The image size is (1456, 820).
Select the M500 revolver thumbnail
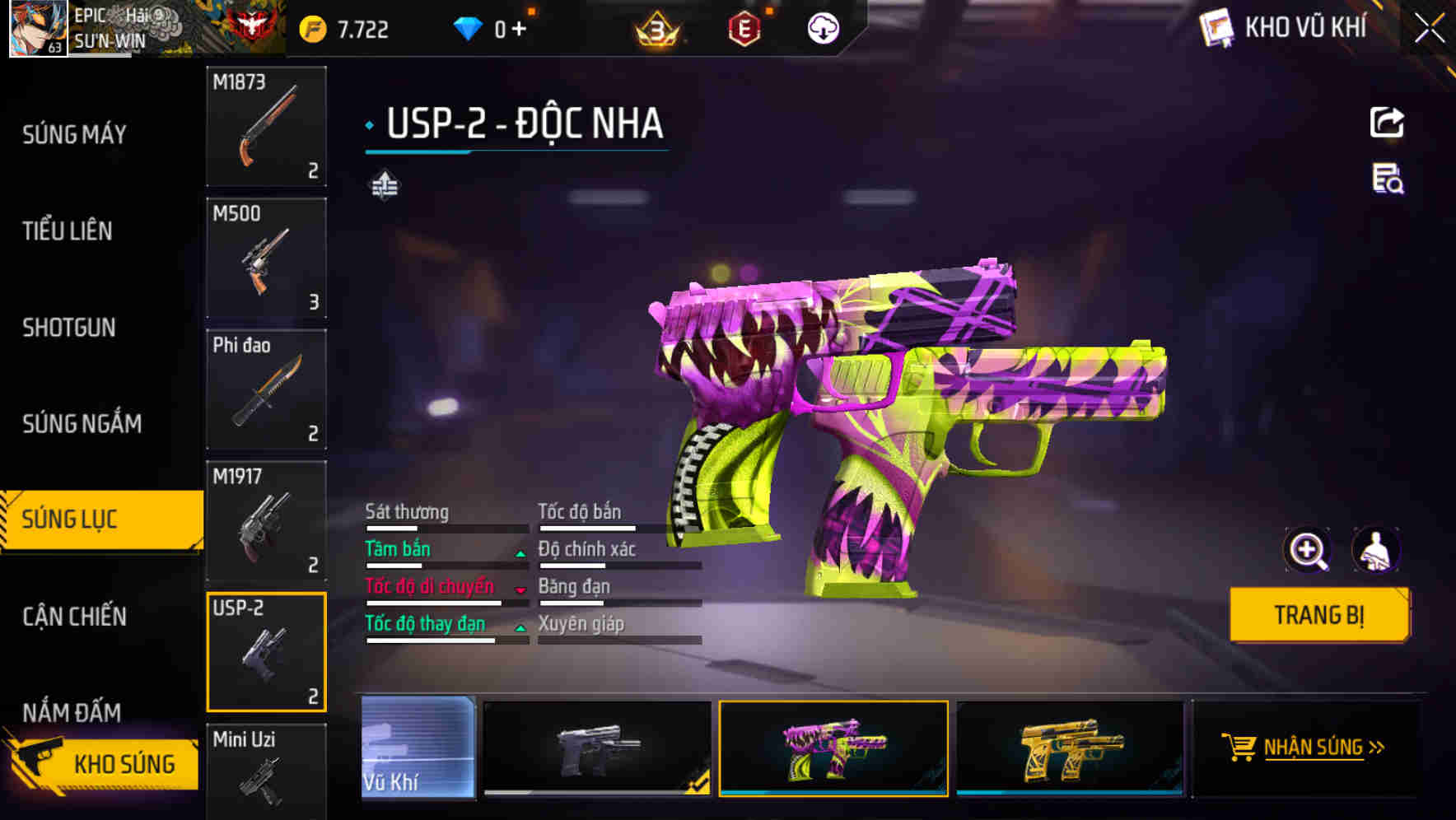(x=265, y=259)
